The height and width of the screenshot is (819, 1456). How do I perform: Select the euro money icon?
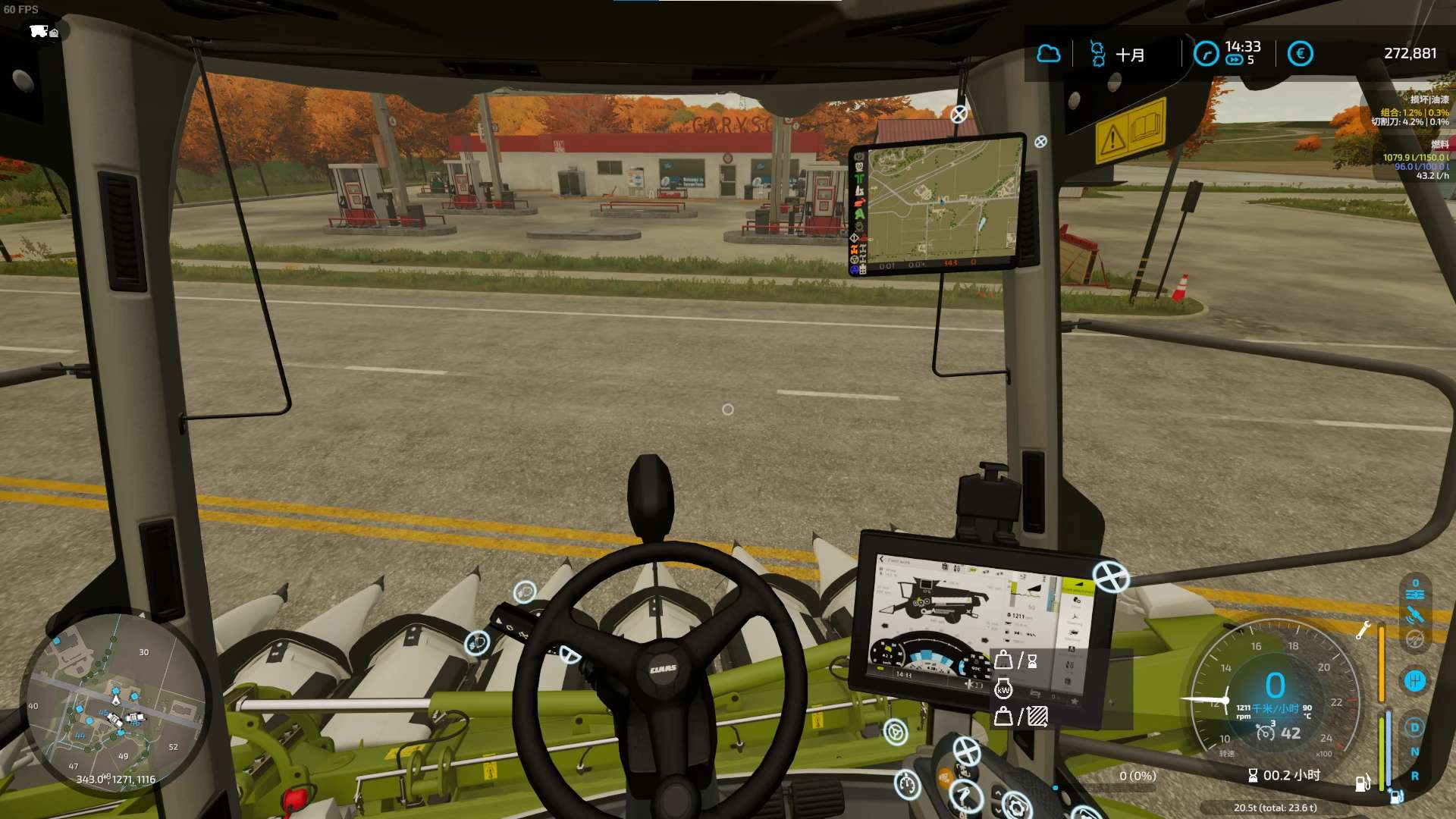coord(1300,54)
